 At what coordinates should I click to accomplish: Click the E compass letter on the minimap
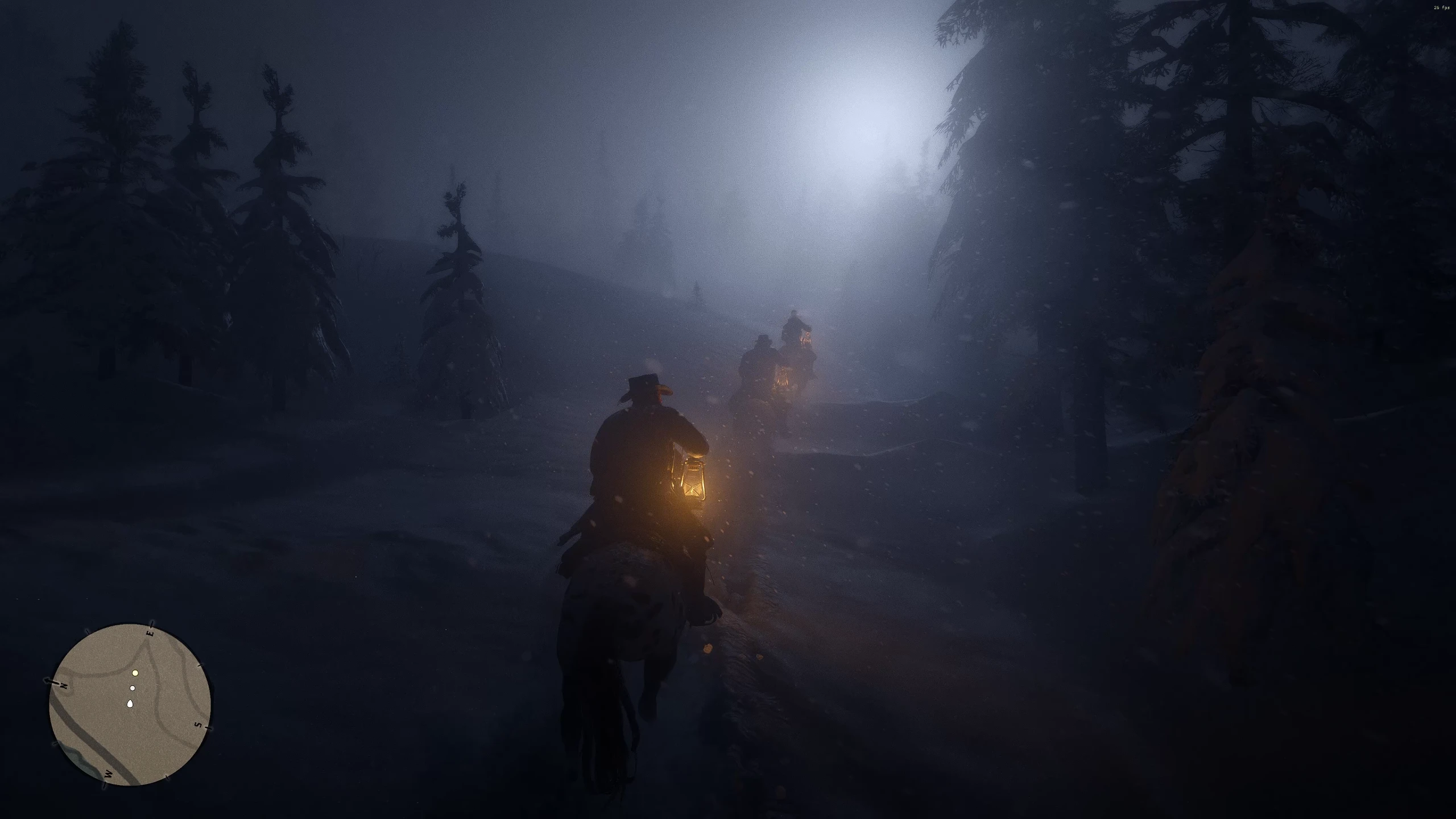[151, 633]
